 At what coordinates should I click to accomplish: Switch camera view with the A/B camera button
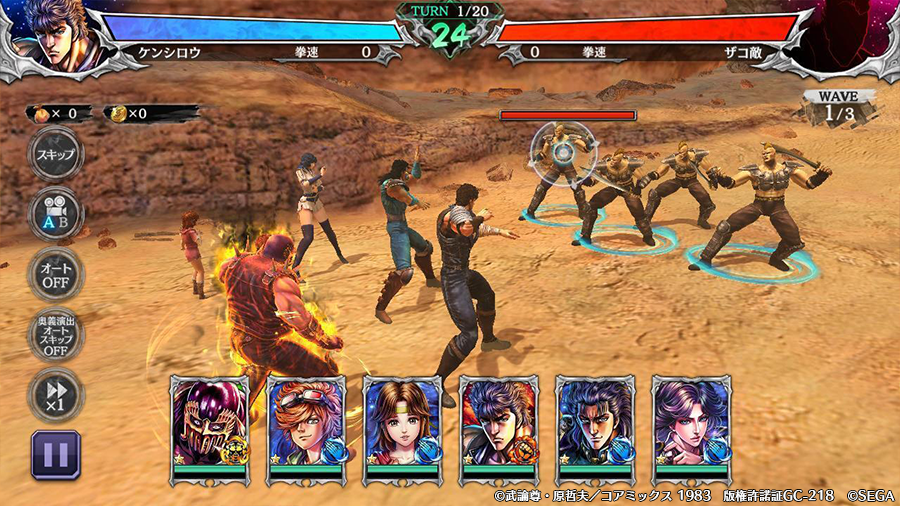pyautogui.click(x=55, y=213)
